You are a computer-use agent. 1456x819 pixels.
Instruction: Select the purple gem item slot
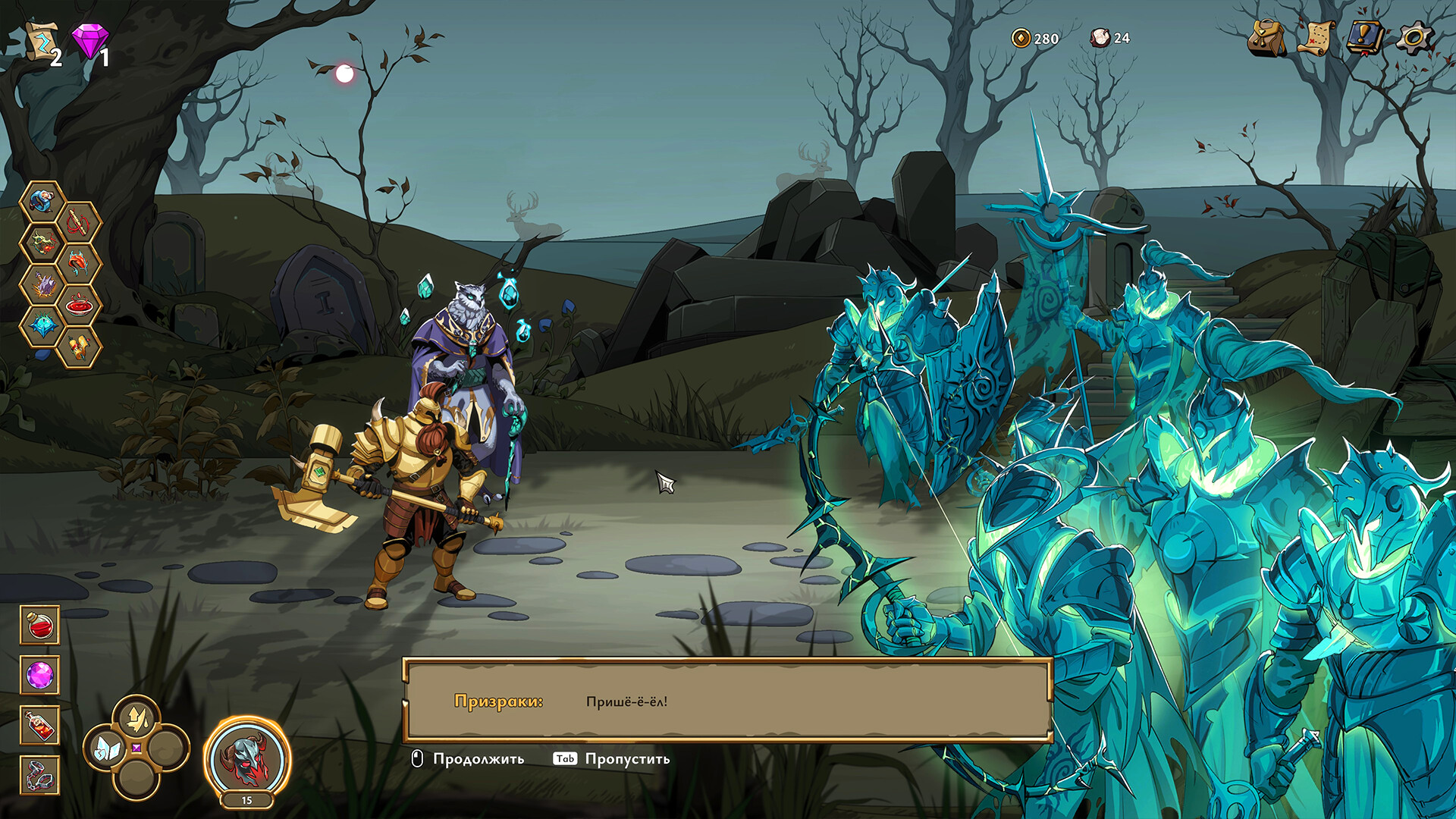[39, 675]
